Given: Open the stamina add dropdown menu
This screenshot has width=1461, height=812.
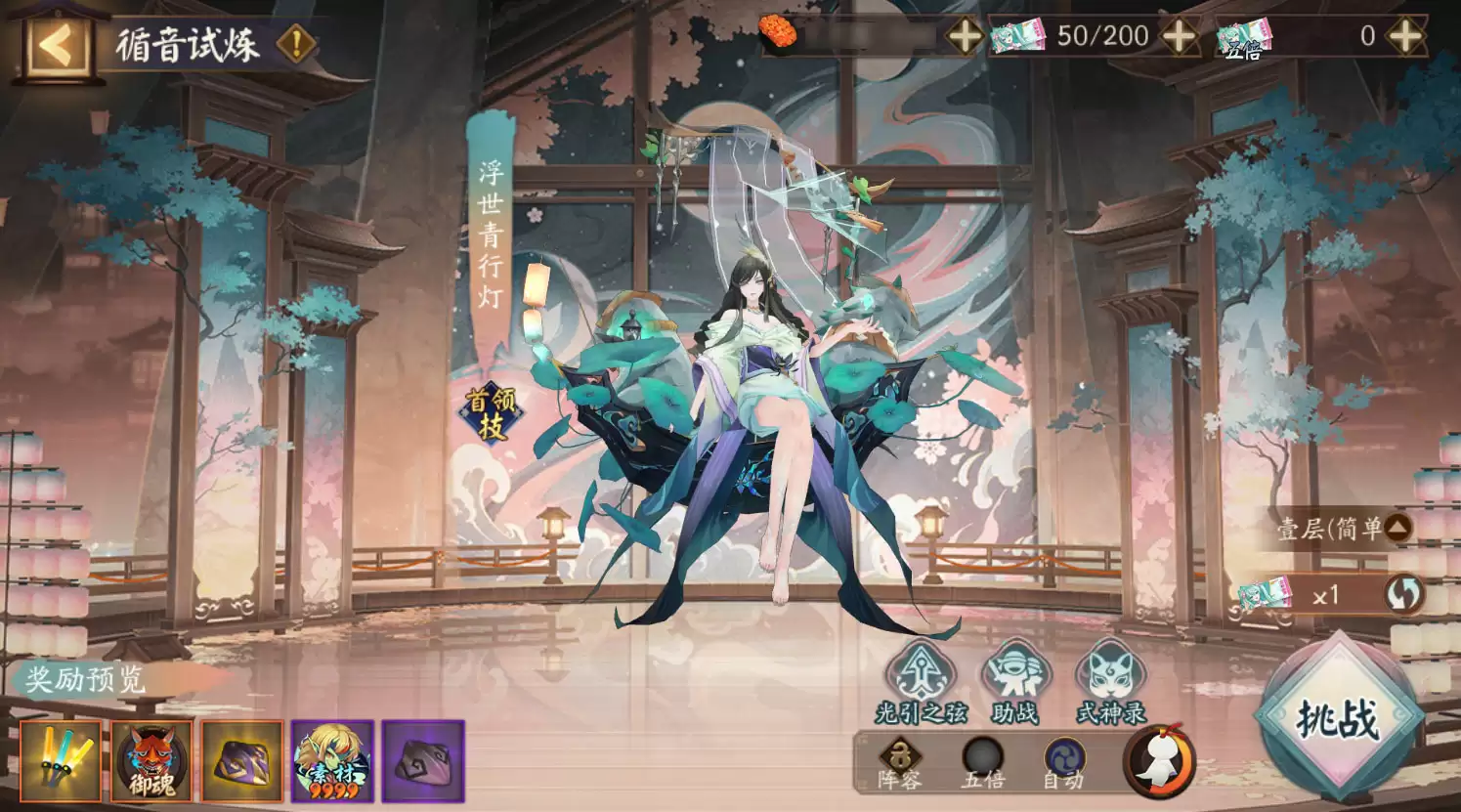Looking at the screenshot, I should [965, 35].
